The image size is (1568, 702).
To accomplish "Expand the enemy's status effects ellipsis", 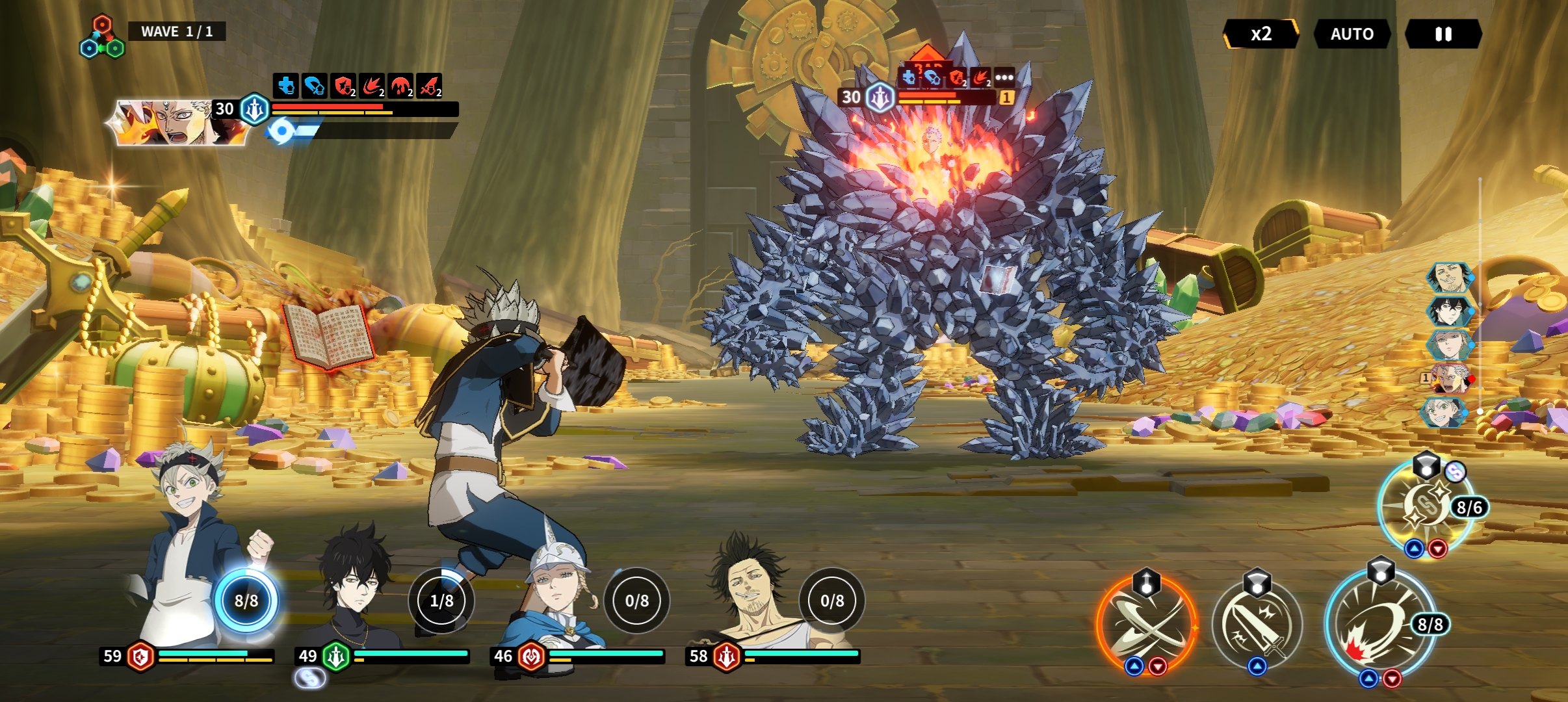I will (1004, 78).
